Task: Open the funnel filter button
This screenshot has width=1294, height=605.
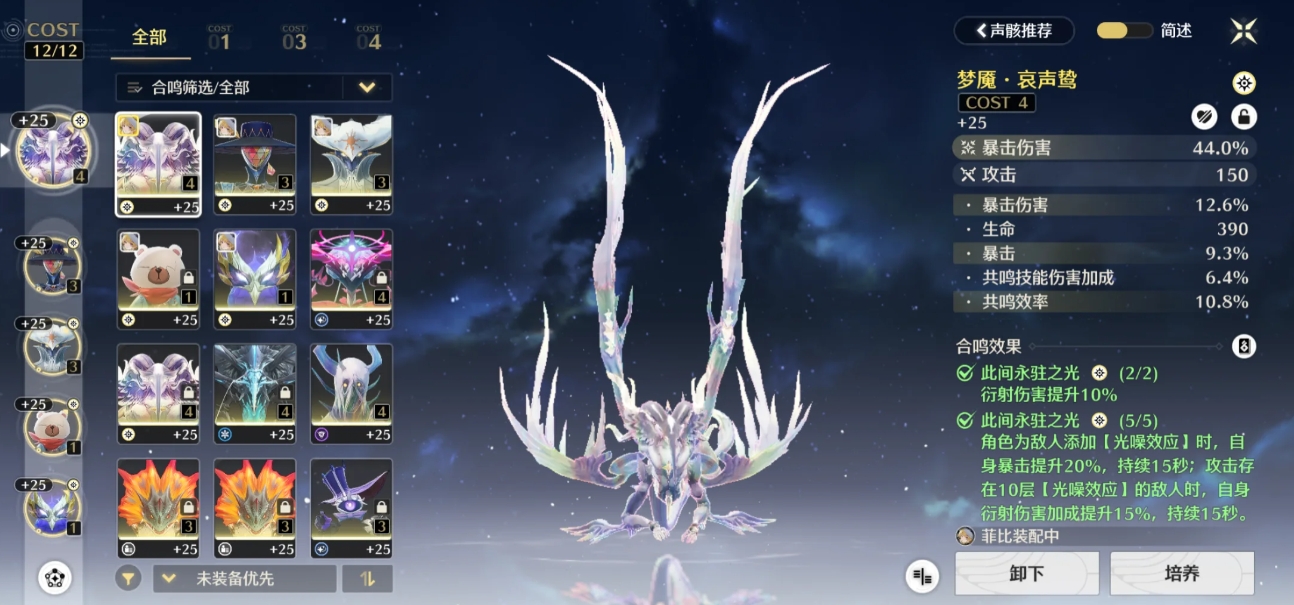Action: 127,578
